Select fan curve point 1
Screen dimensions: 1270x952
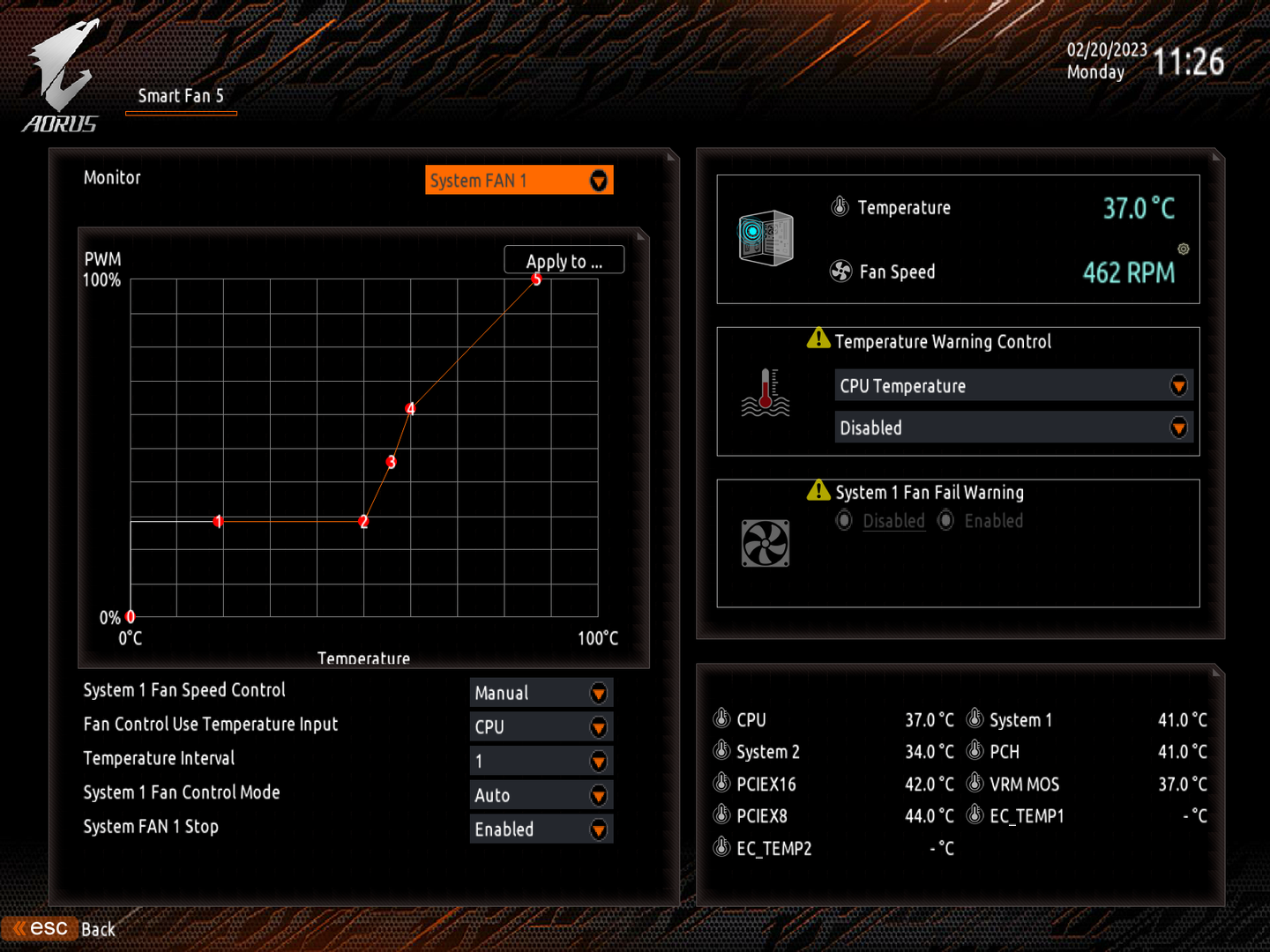218,522
